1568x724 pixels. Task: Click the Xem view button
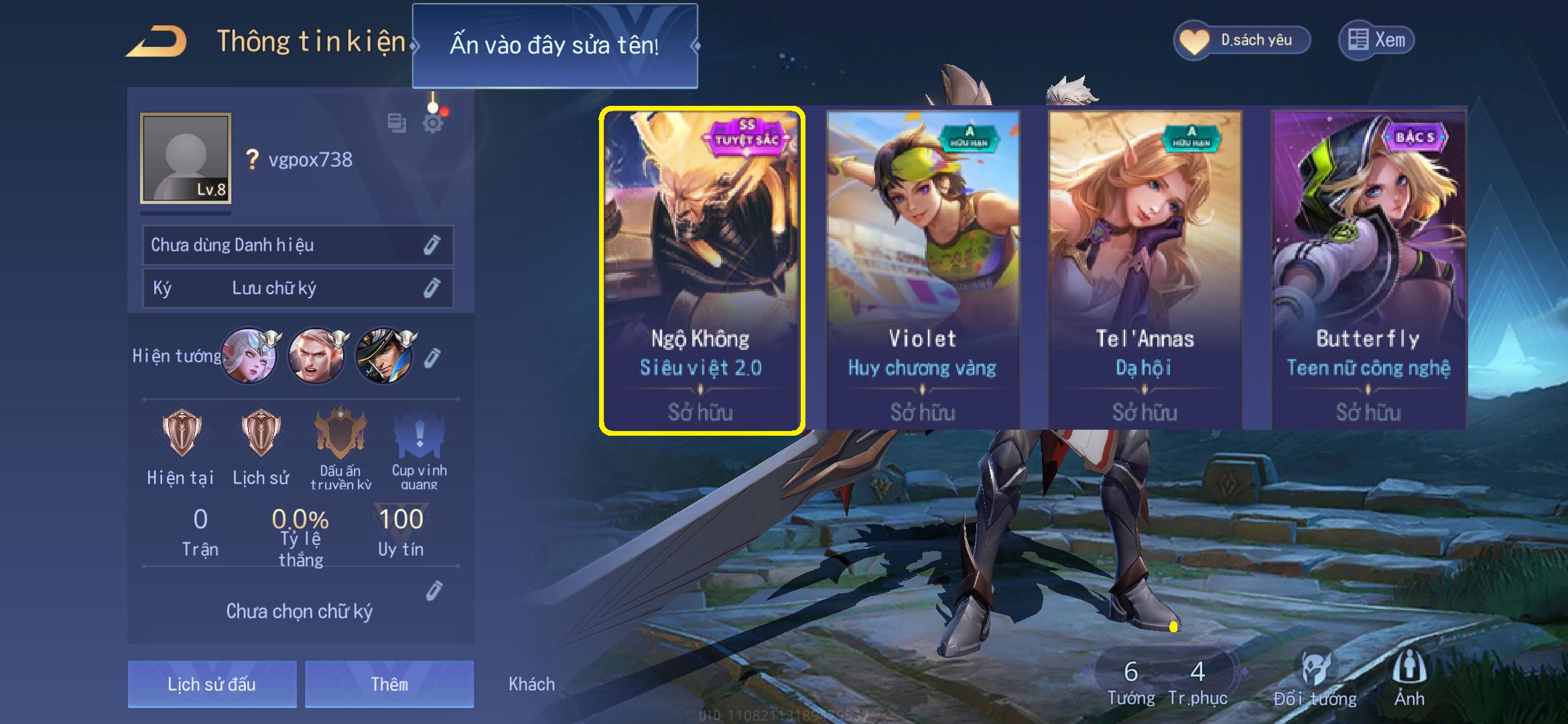pos(1376,40)
